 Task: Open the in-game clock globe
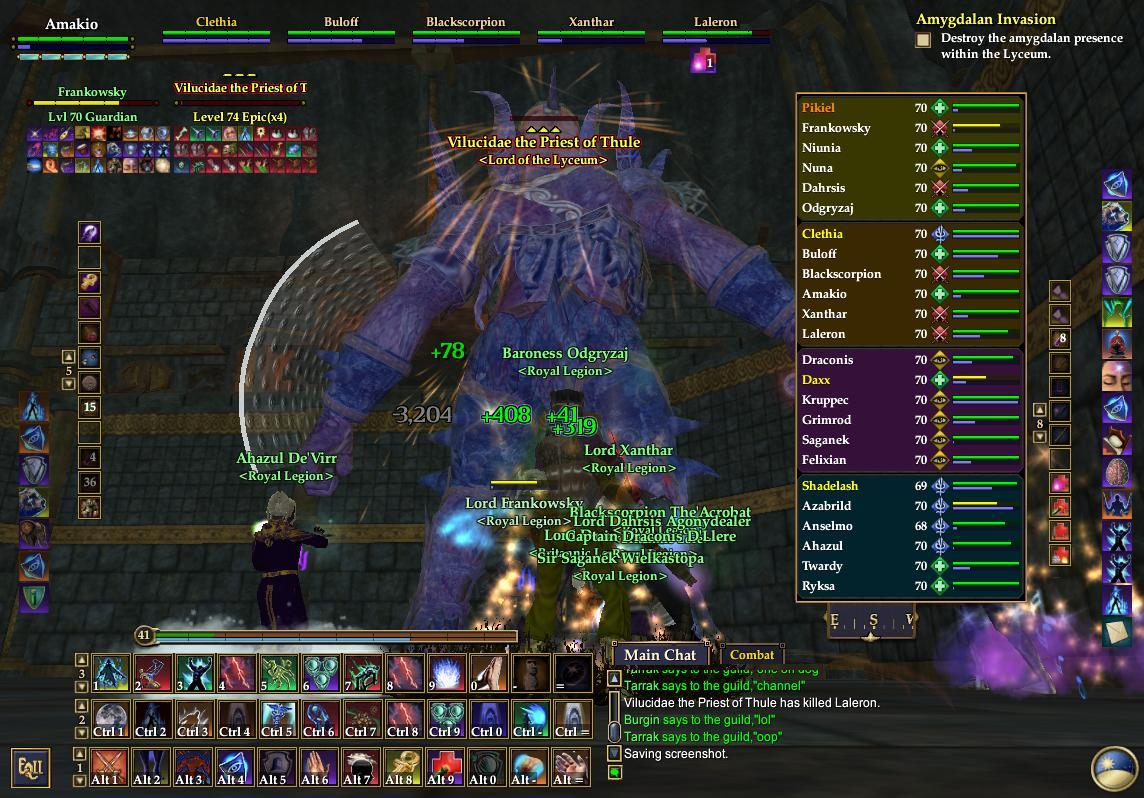click(1114, 767)
